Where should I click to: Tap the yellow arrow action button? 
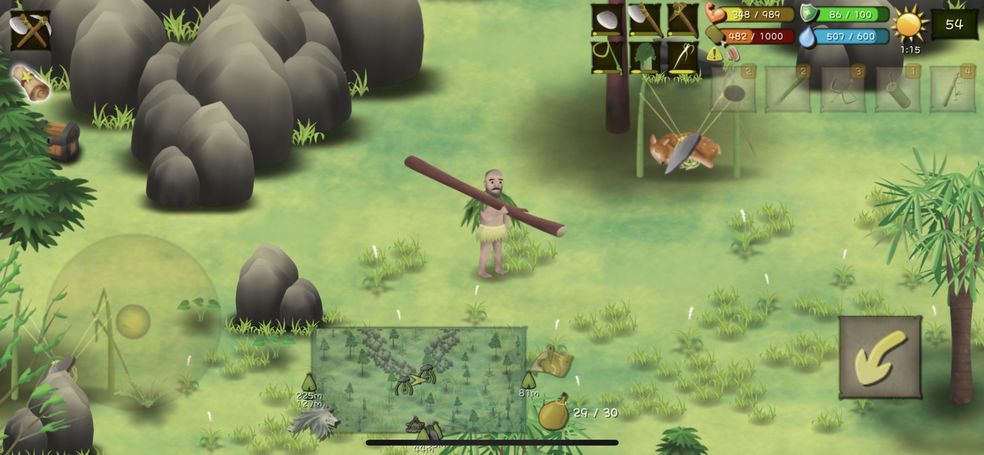tap(879, 357)
